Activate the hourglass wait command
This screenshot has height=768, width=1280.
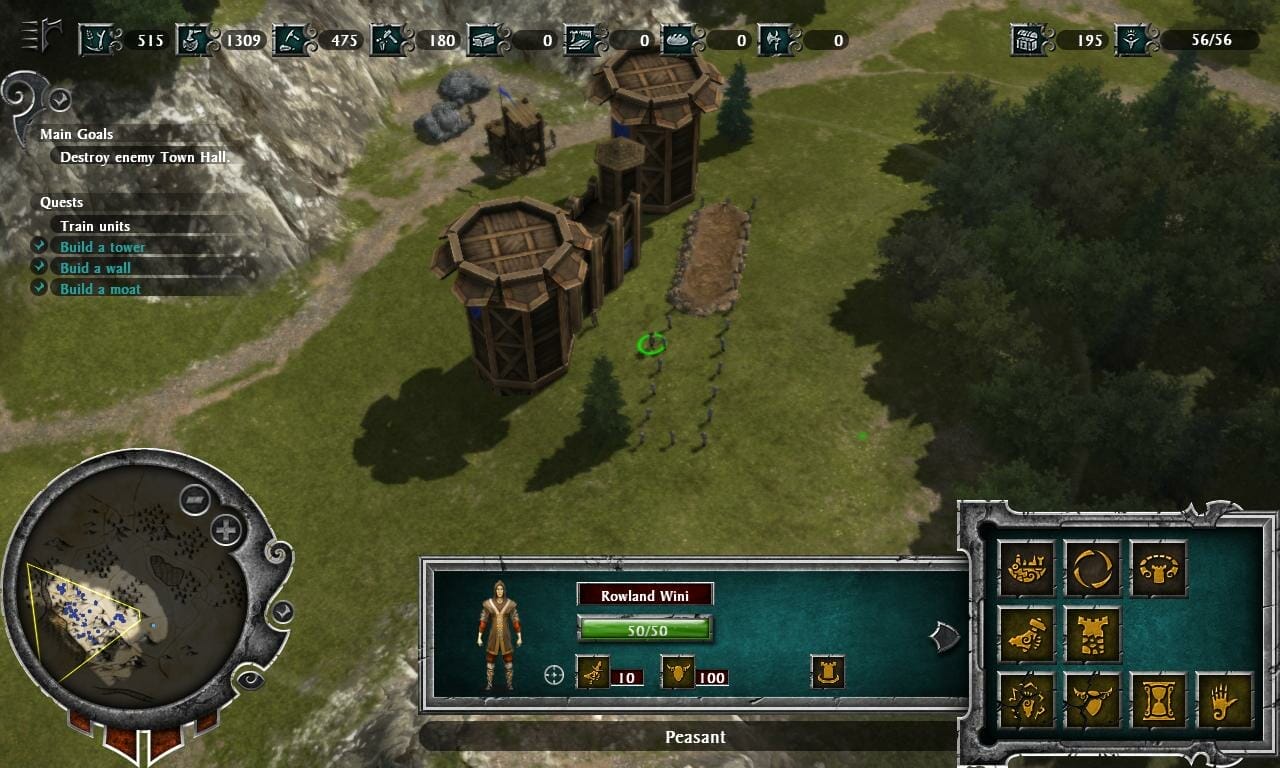(x=1158, y=700)
